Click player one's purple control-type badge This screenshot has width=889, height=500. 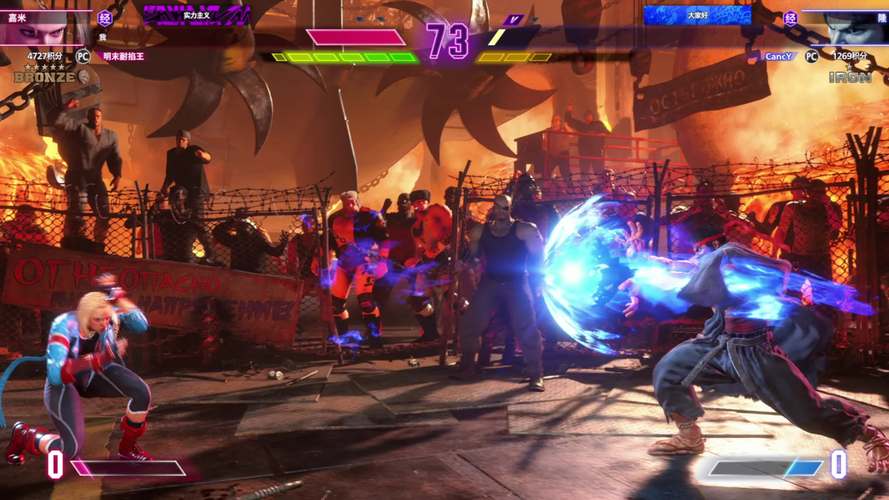(x=105, y=17)
